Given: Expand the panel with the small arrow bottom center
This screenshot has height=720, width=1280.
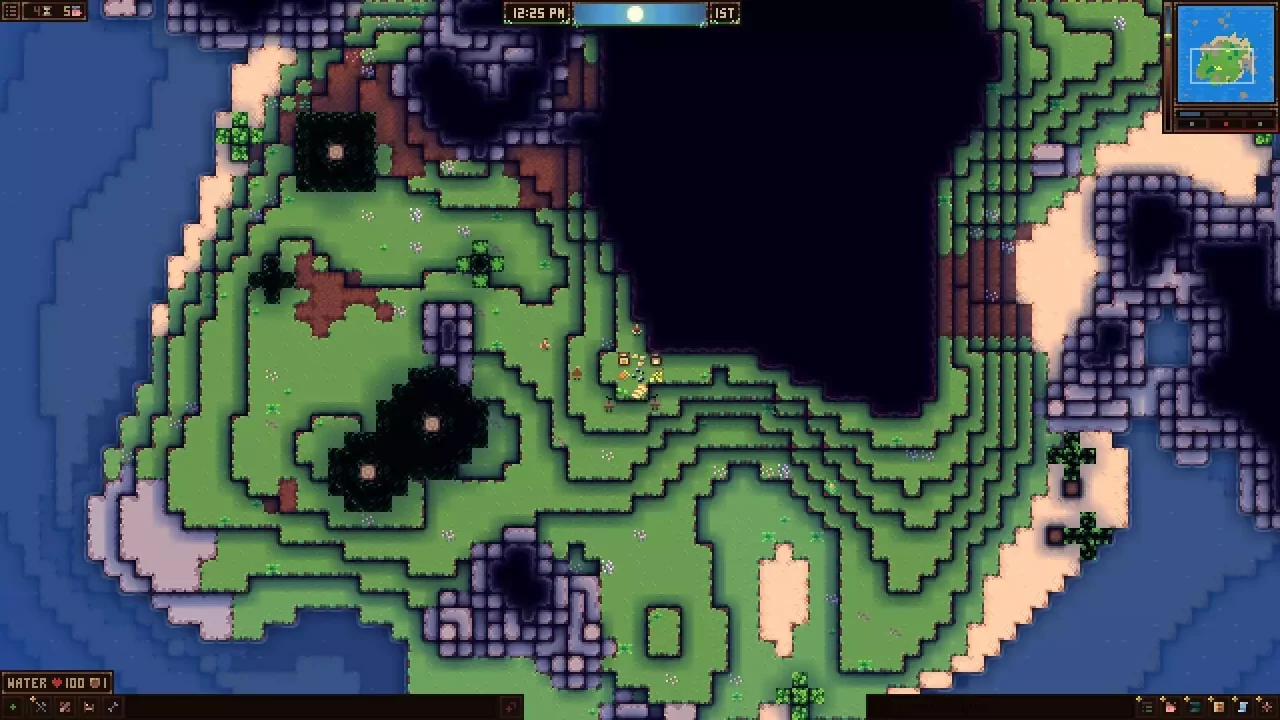Looking at the screenshot, I should [510, 706].
